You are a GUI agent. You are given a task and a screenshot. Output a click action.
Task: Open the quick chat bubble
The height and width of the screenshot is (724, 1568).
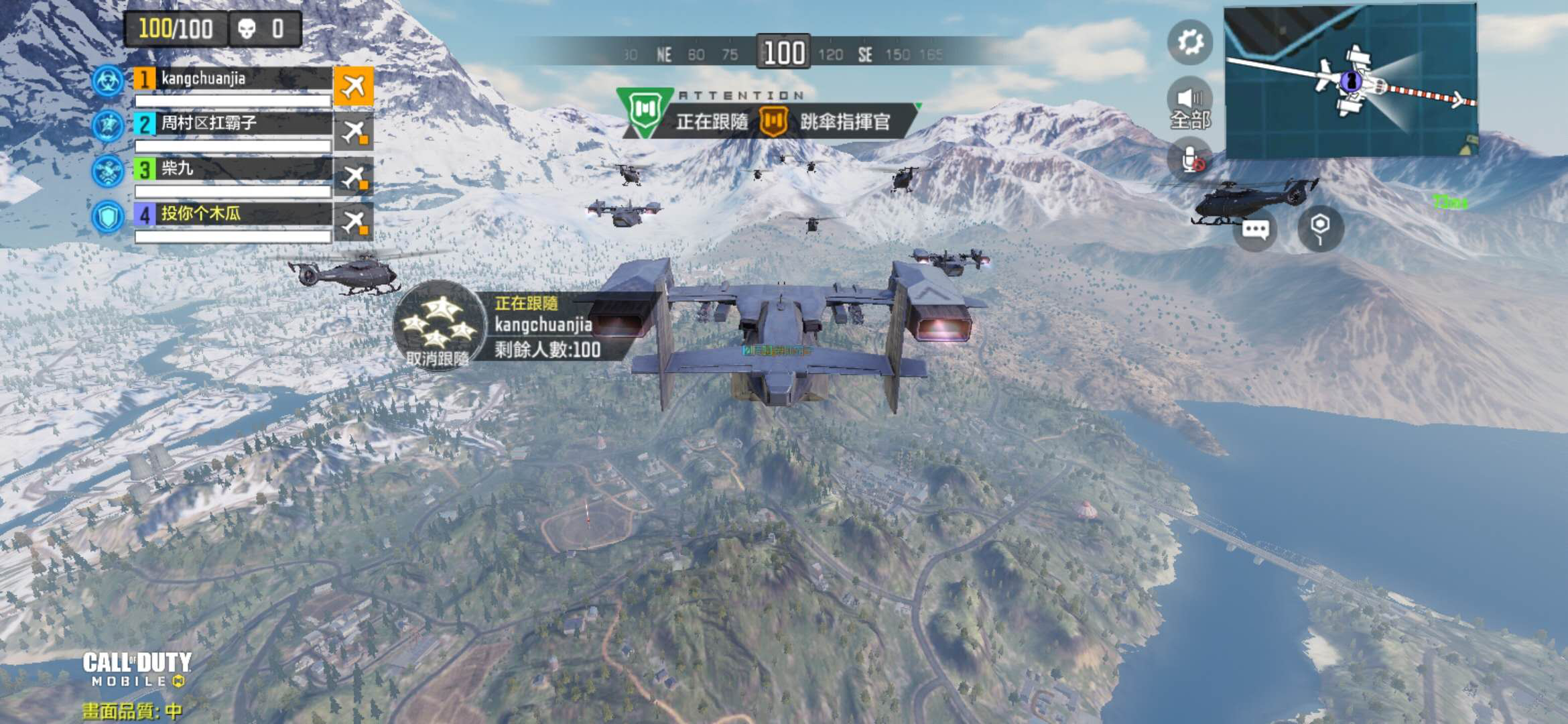[x=1255, y=230]
